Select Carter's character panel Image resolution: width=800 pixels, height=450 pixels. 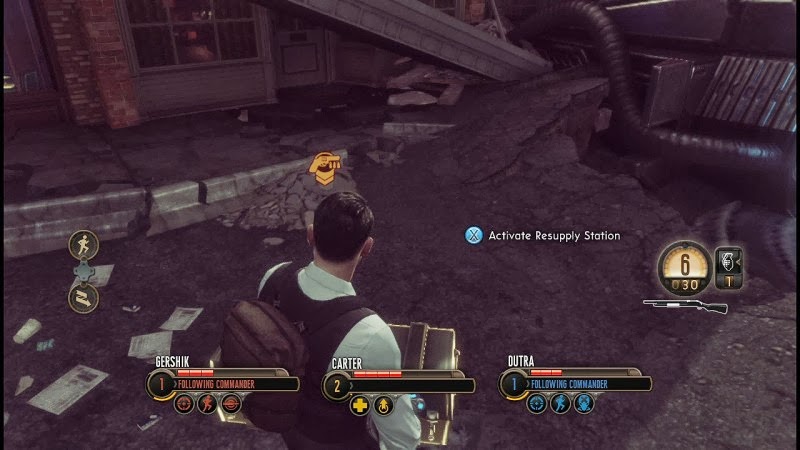400,382
